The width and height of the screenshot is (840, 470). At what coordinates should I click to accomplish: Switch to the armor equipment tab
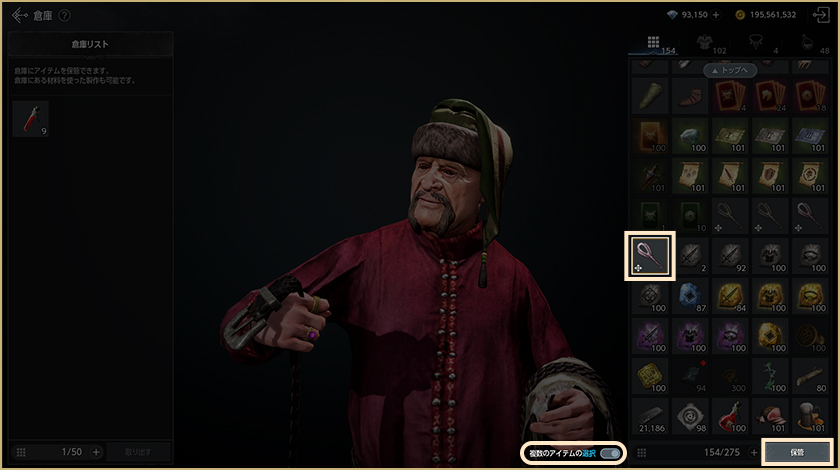coord(704,42)
